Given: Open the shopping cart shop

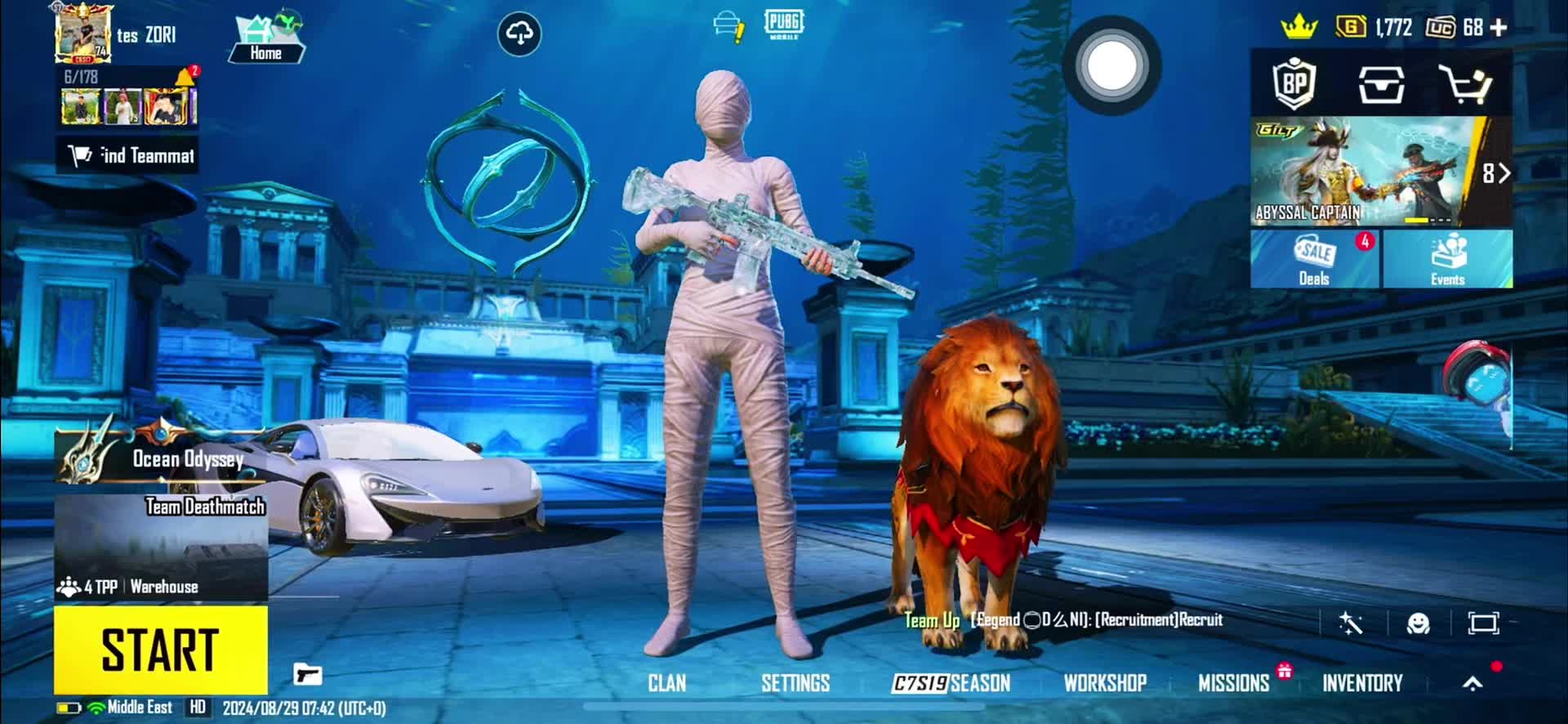Looking at the screenshot, I should (x=1464, y=84).
